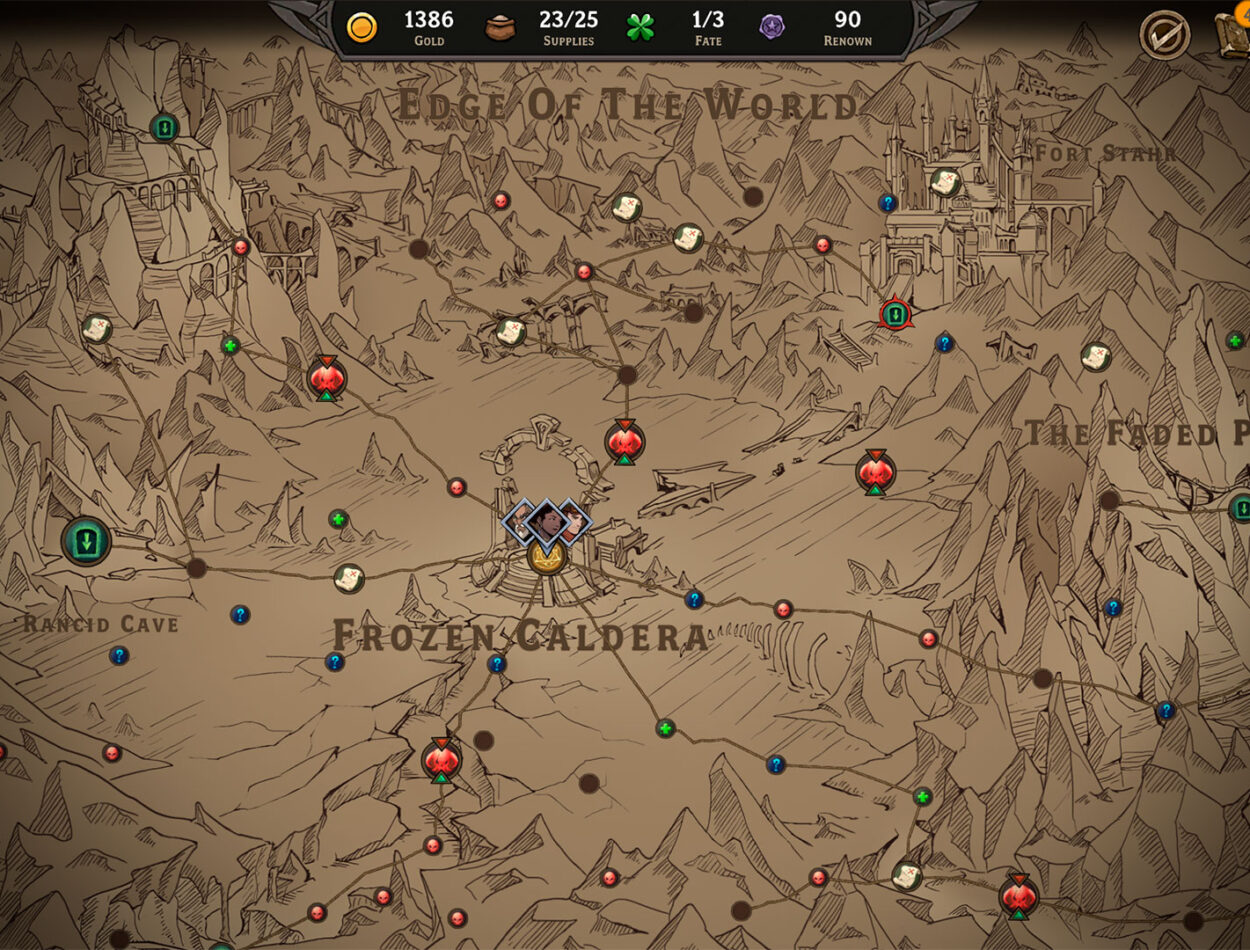Screen dimensions: 1250x950
Task: Select the red-ringed entrance marker below Fort Stahr
Action: (895, 315)
